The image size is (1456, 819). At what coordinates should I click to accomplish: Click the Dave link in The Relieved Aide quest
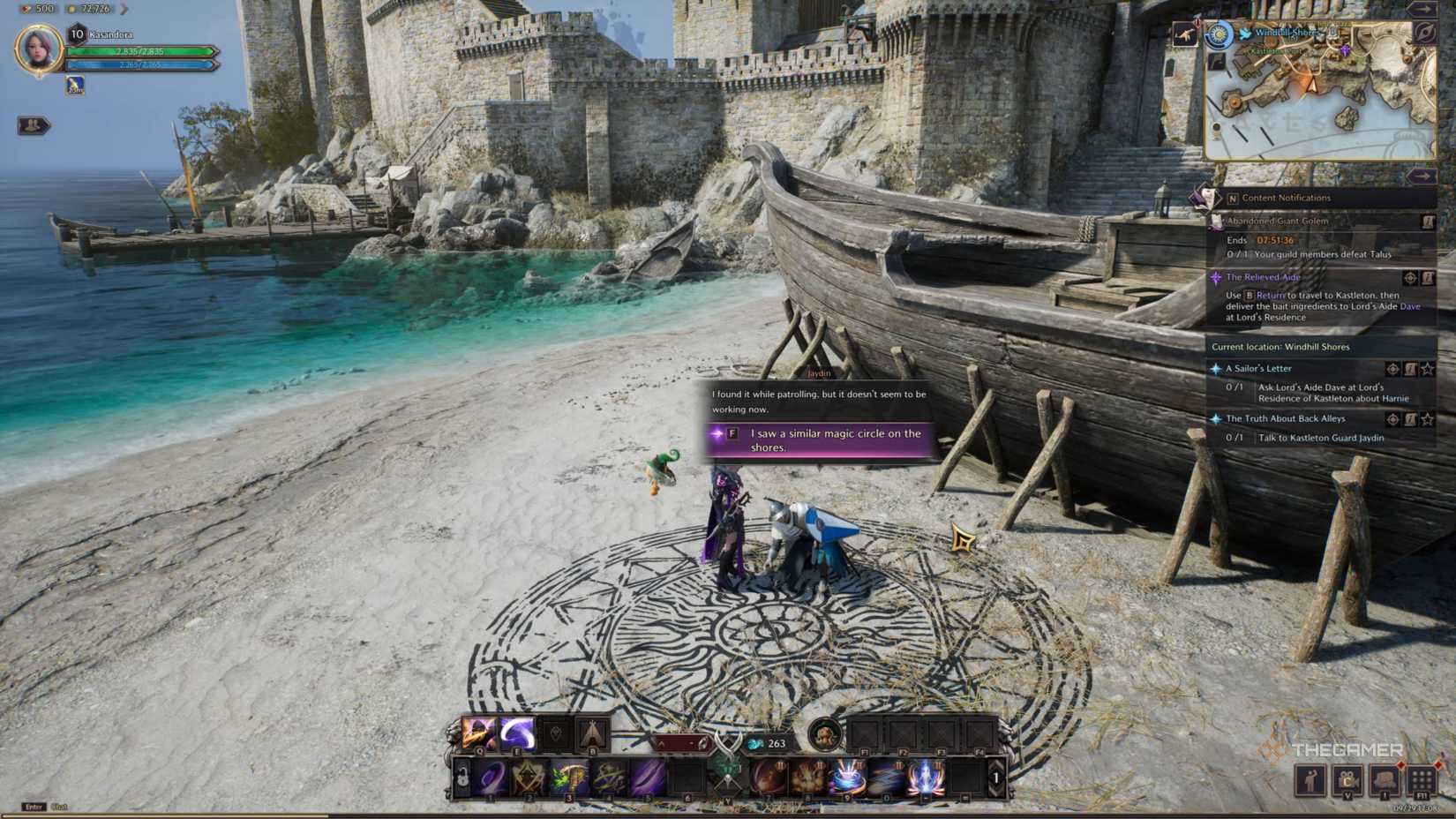[1409, 306]
